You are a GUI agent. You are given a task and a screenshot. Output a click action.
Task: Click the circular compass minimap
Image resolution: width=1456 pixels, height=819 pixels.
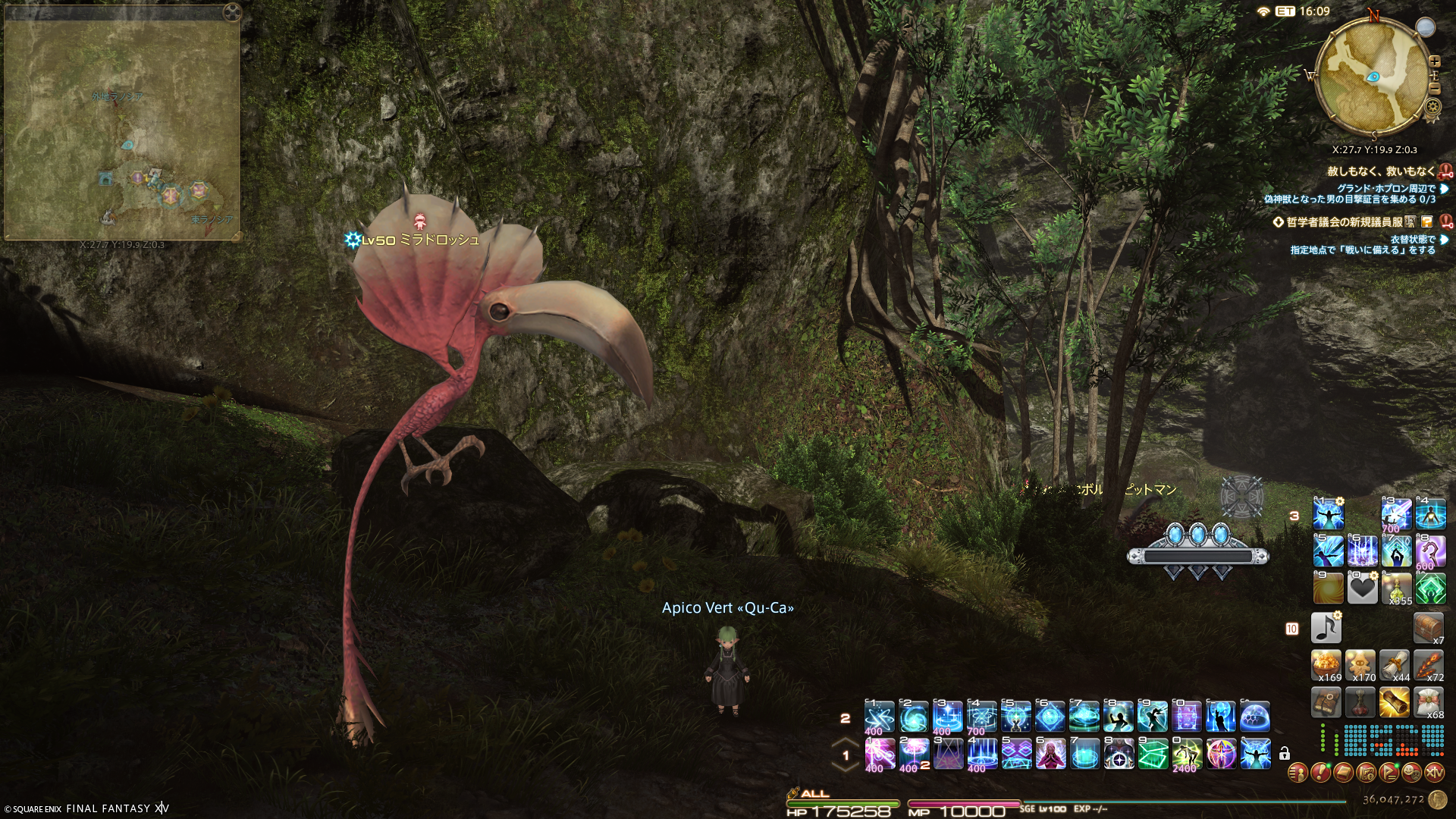pyautogui.click(x=1373, y=74)
